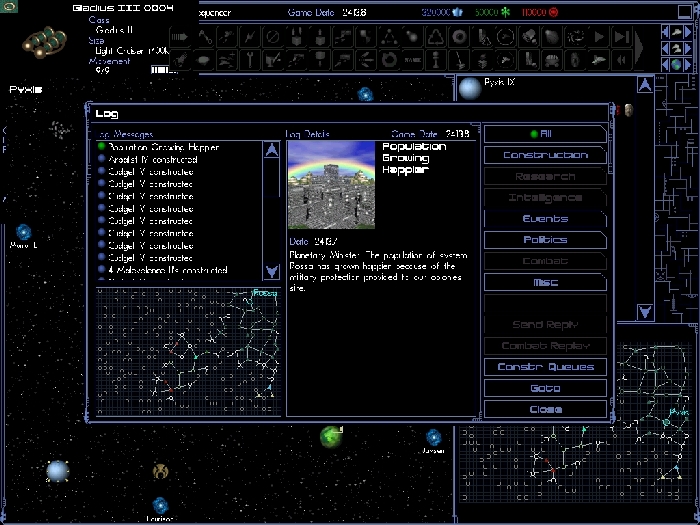Click the Goto button
The image size is (700, 525).
[x=545, y=388]
